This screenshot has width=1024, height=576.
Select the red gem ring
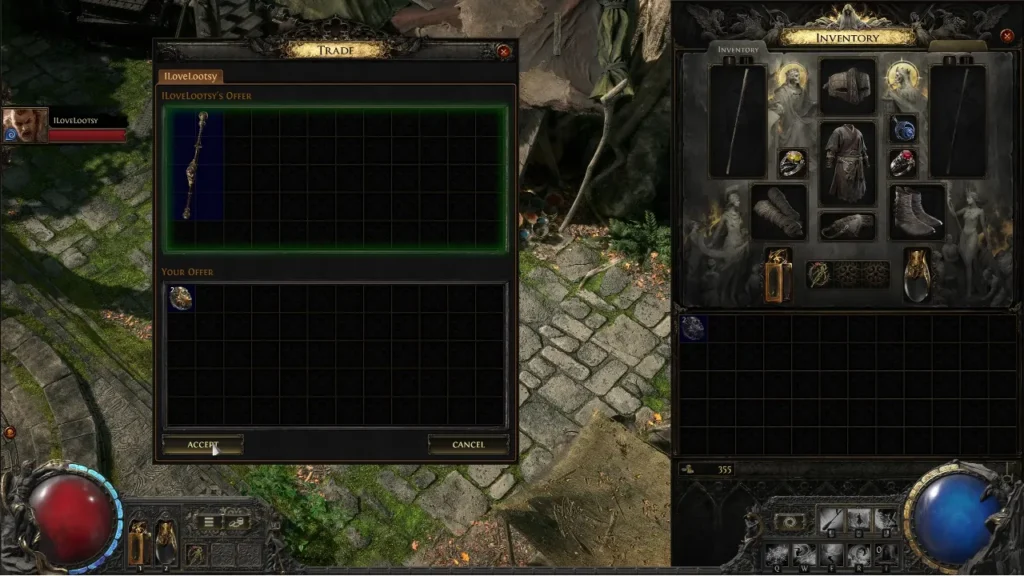(903, 163)
